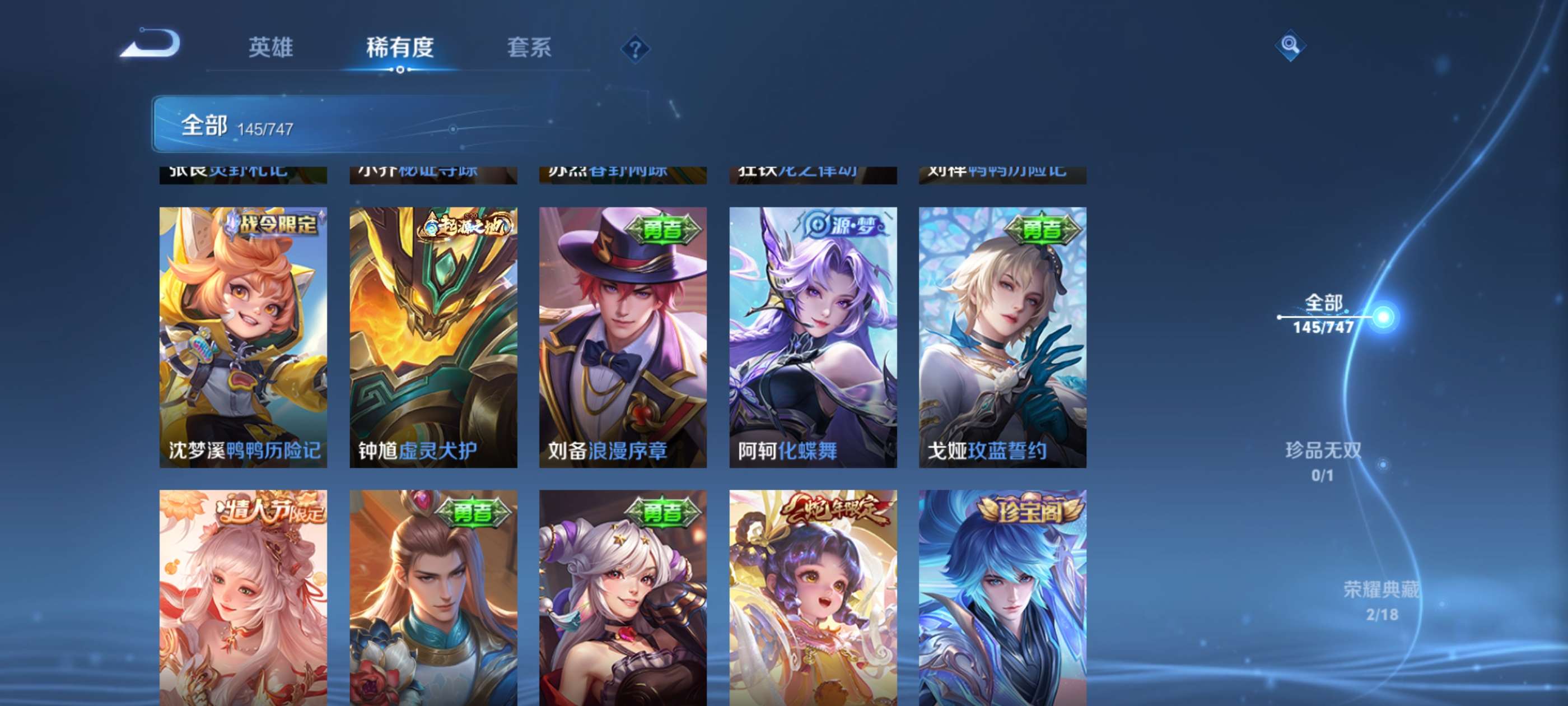Select the 龙年限定 skin card
The width and height of the screenshot is (1568, 706).
(x=813, y=597)
